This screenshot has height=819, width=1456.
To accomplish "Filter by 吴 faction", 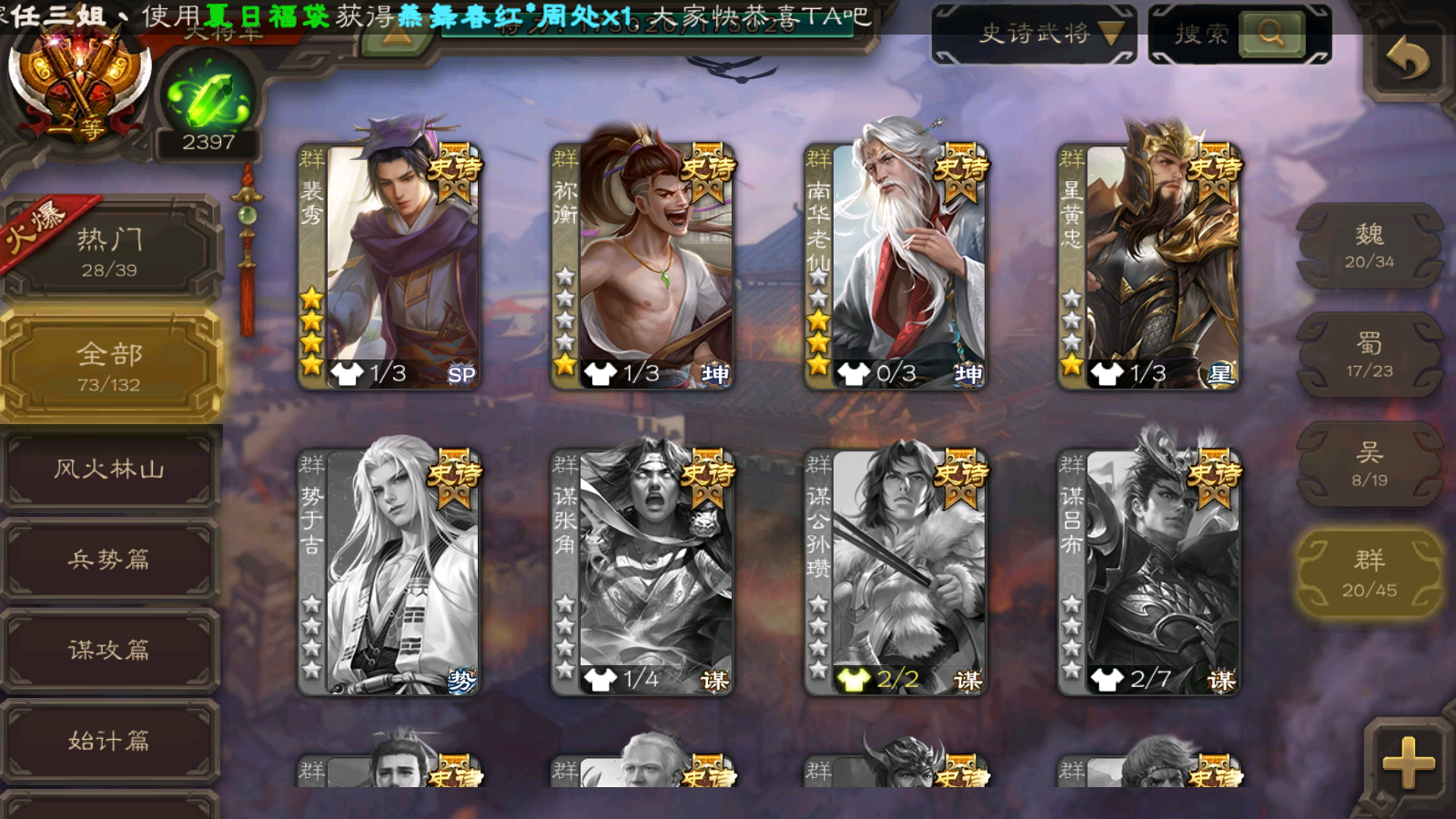I will pyautogui.click(x=1369, y=464).
